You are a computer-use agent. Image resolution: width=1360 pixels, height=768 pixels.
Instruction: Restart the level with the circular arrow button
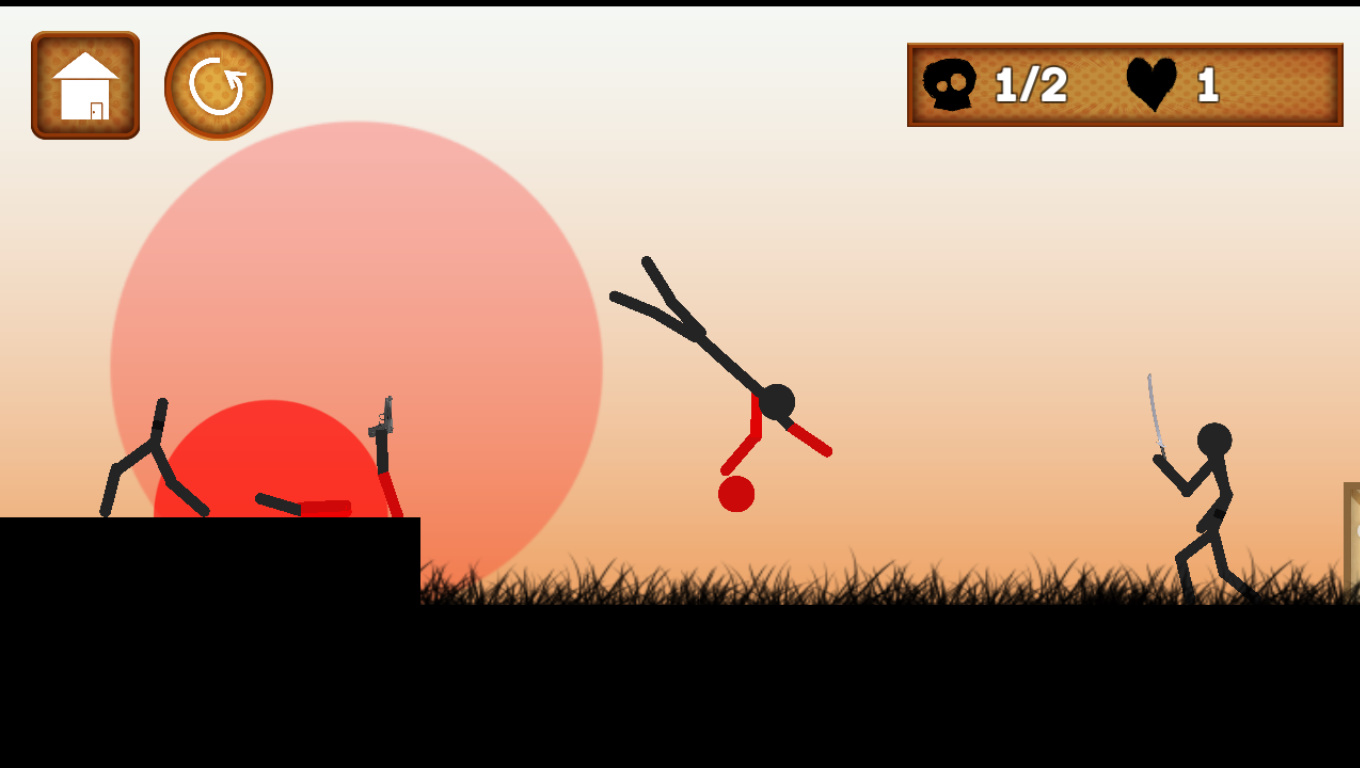pos(218,86)
